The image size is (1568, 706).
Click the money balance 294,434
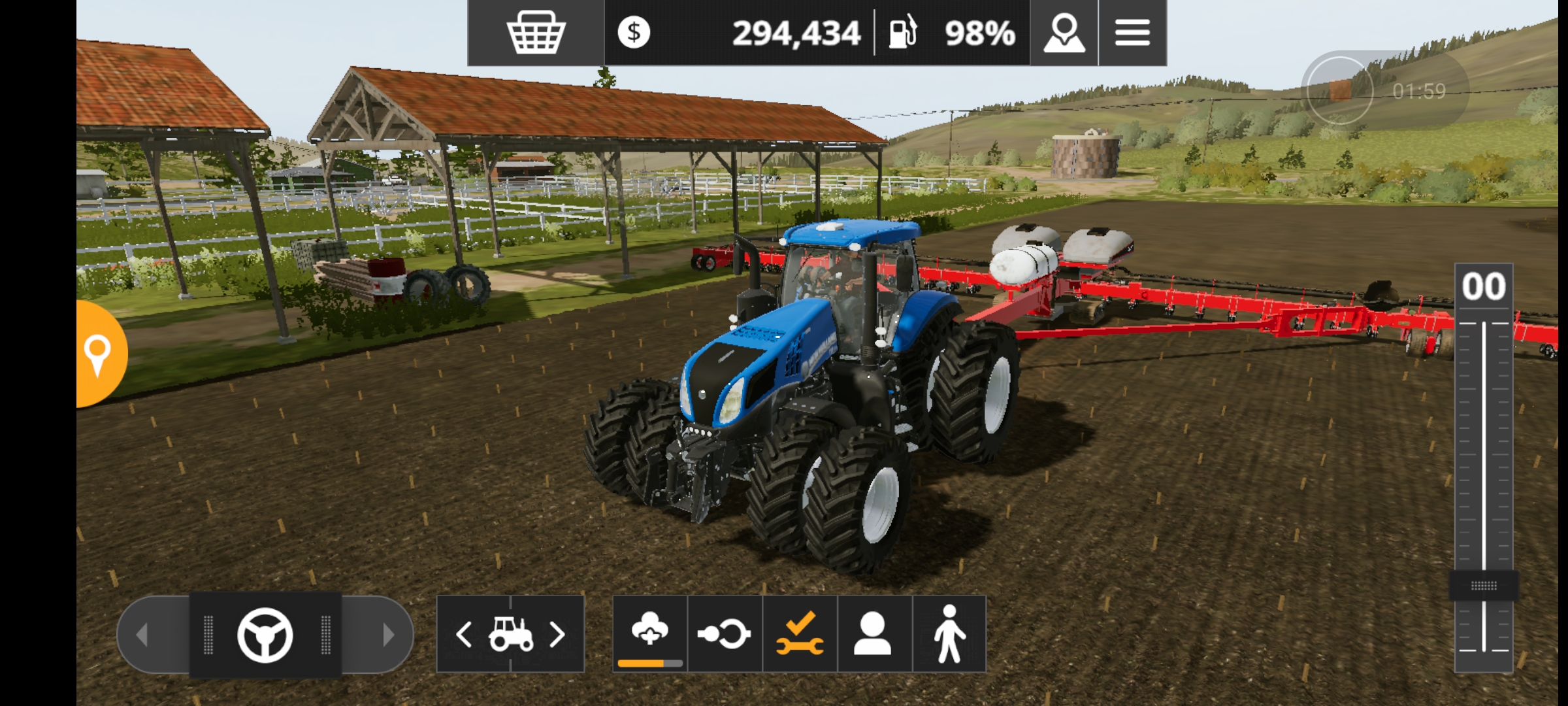[x=797, y=31]
